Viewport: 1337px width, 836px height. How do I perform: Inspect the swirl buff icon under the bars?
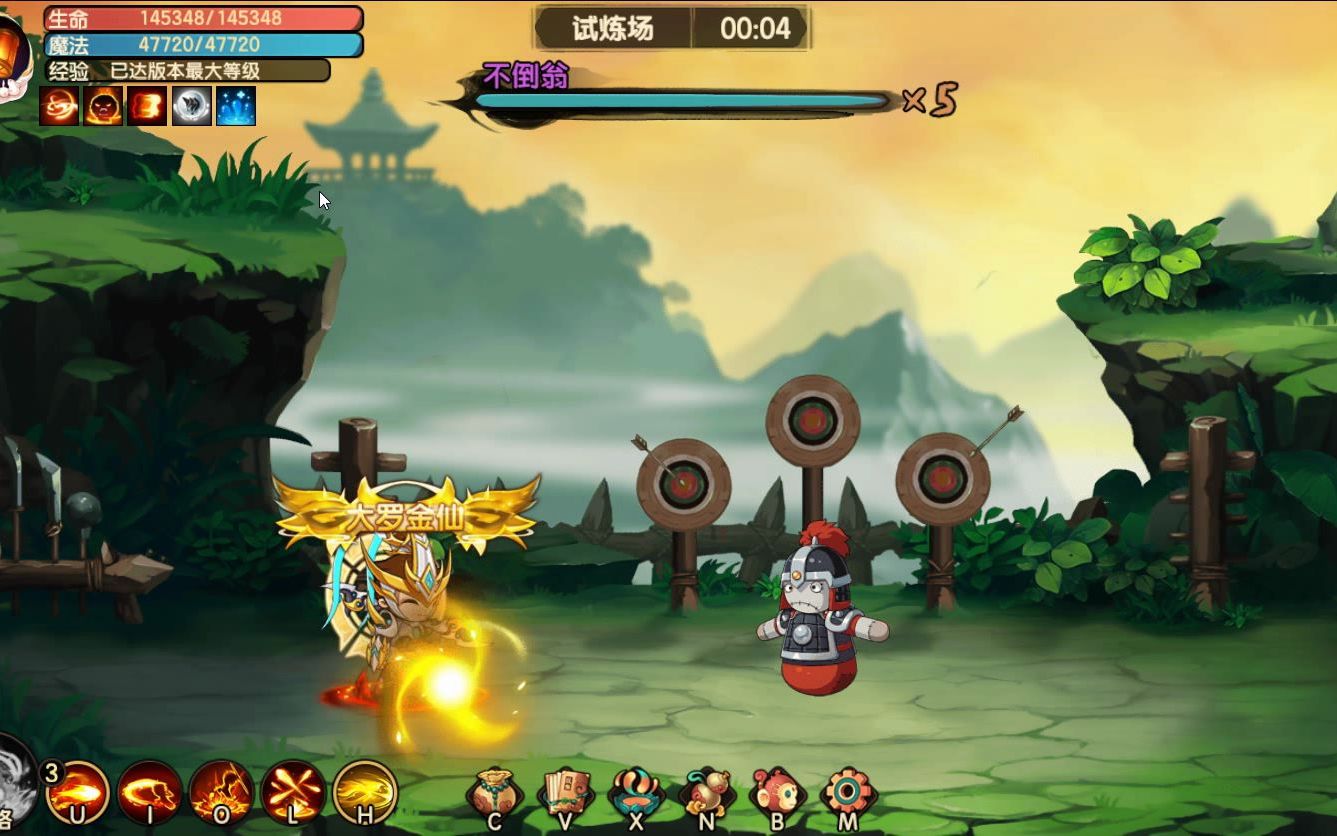click(x=58, y=105)
